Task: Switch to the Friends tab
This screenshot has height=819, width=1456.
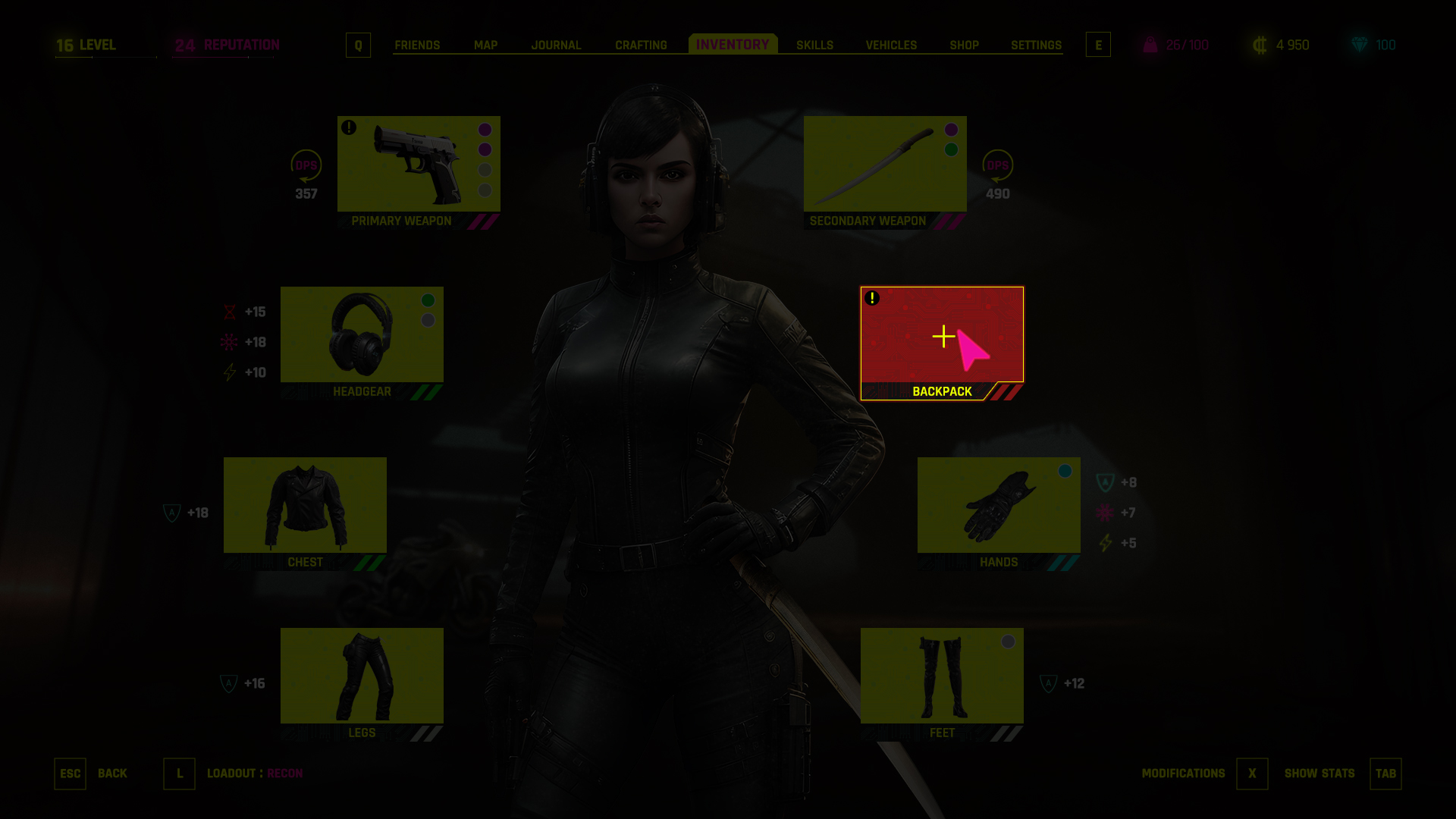Action: pos(417,45)
